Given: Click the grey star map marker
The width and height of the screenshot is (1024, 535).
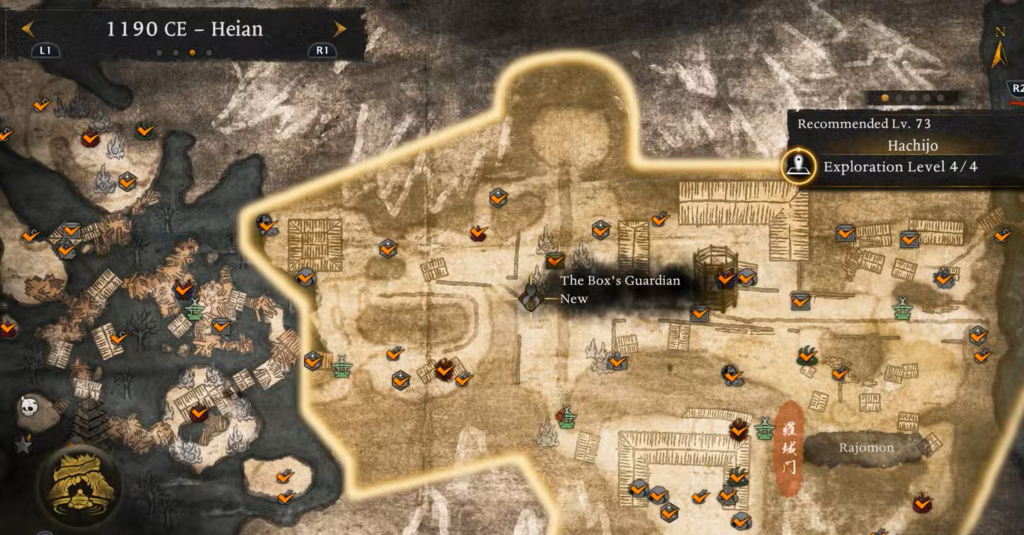Looking at the screenshot, I should coord(23,441).
